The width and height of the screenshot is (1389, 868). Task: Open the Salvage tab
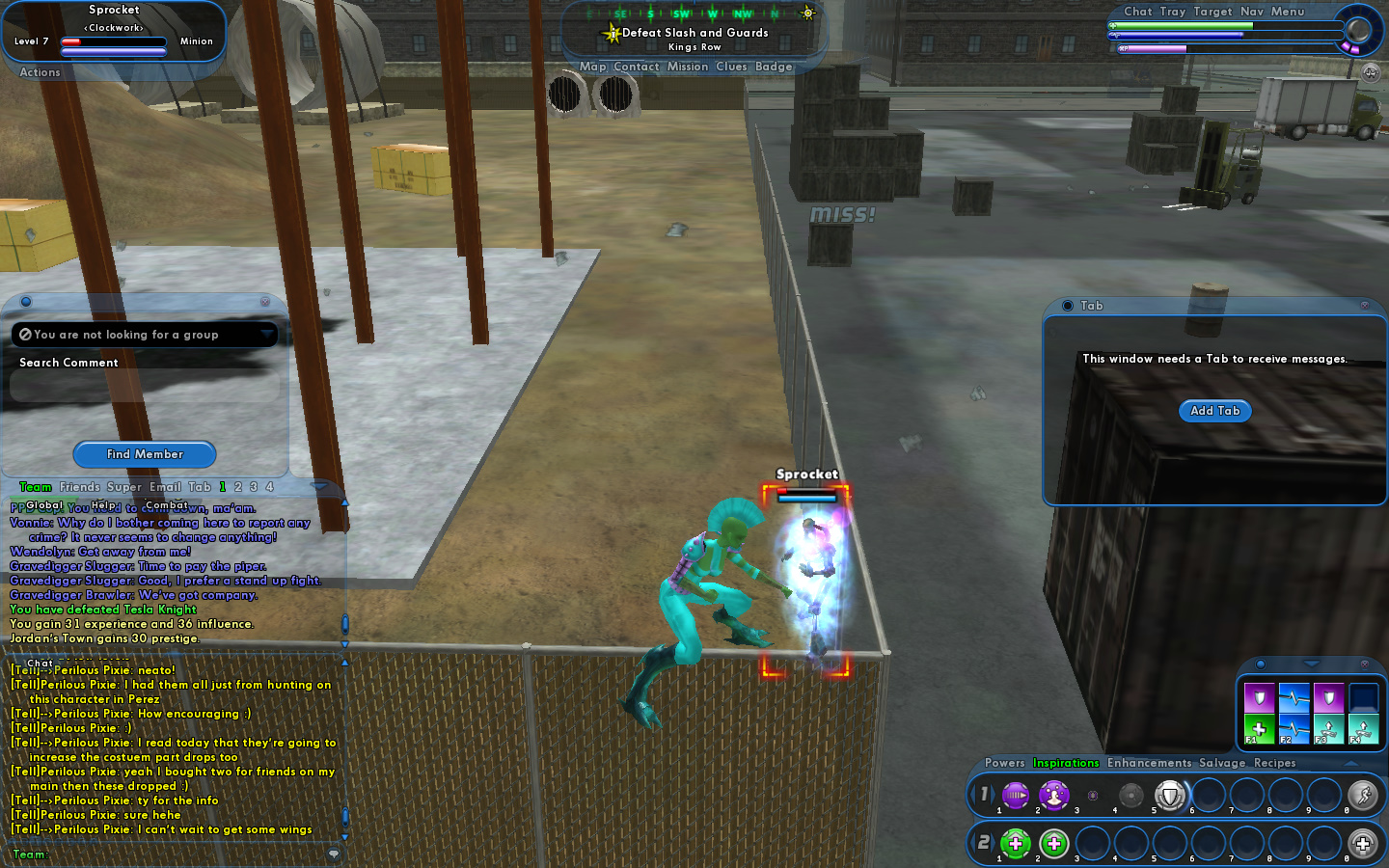pyautogui.click(x=1221, y=763)
